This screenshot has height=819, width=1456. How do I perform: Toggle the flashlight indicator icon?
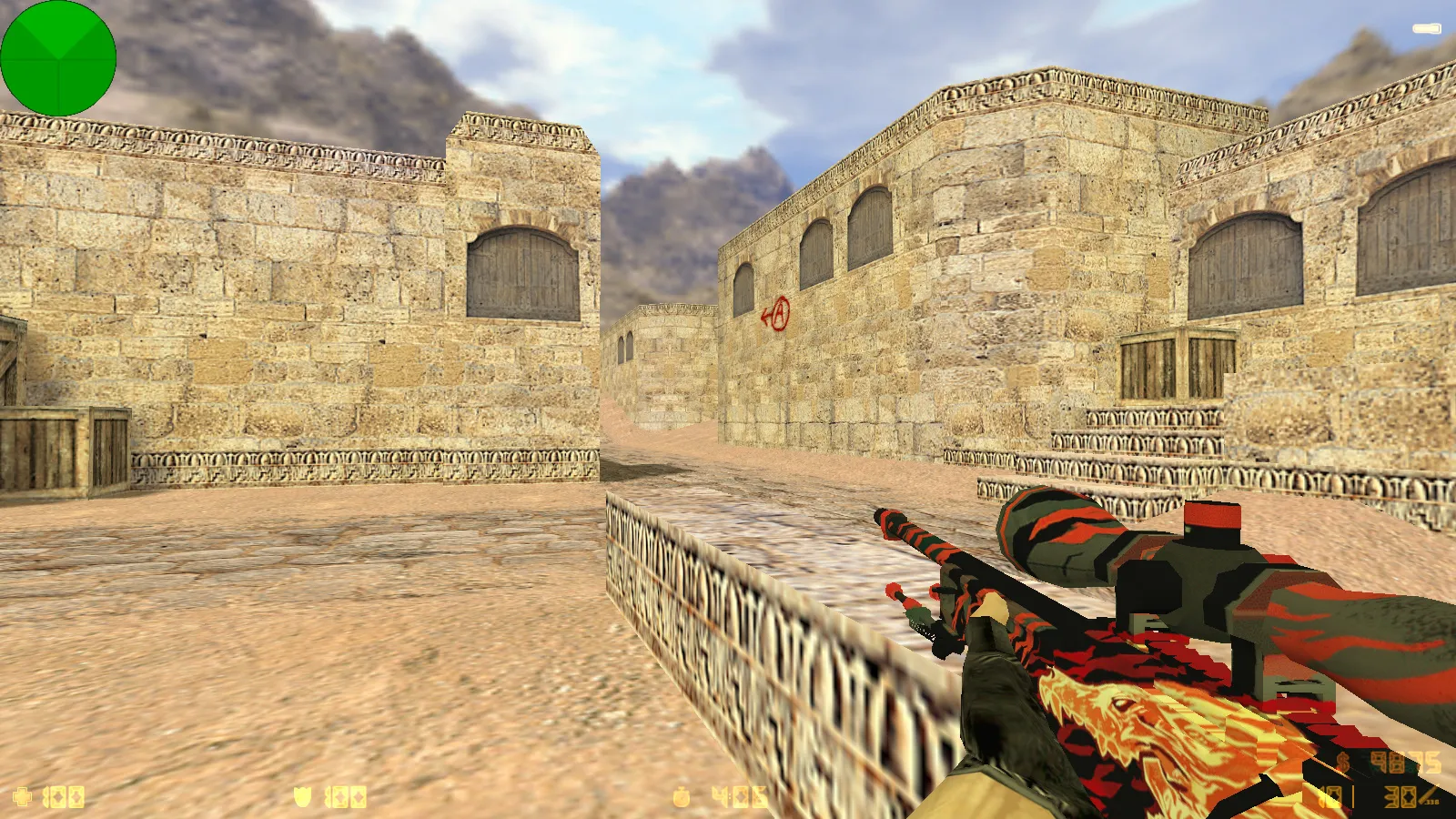[1426, 29]
